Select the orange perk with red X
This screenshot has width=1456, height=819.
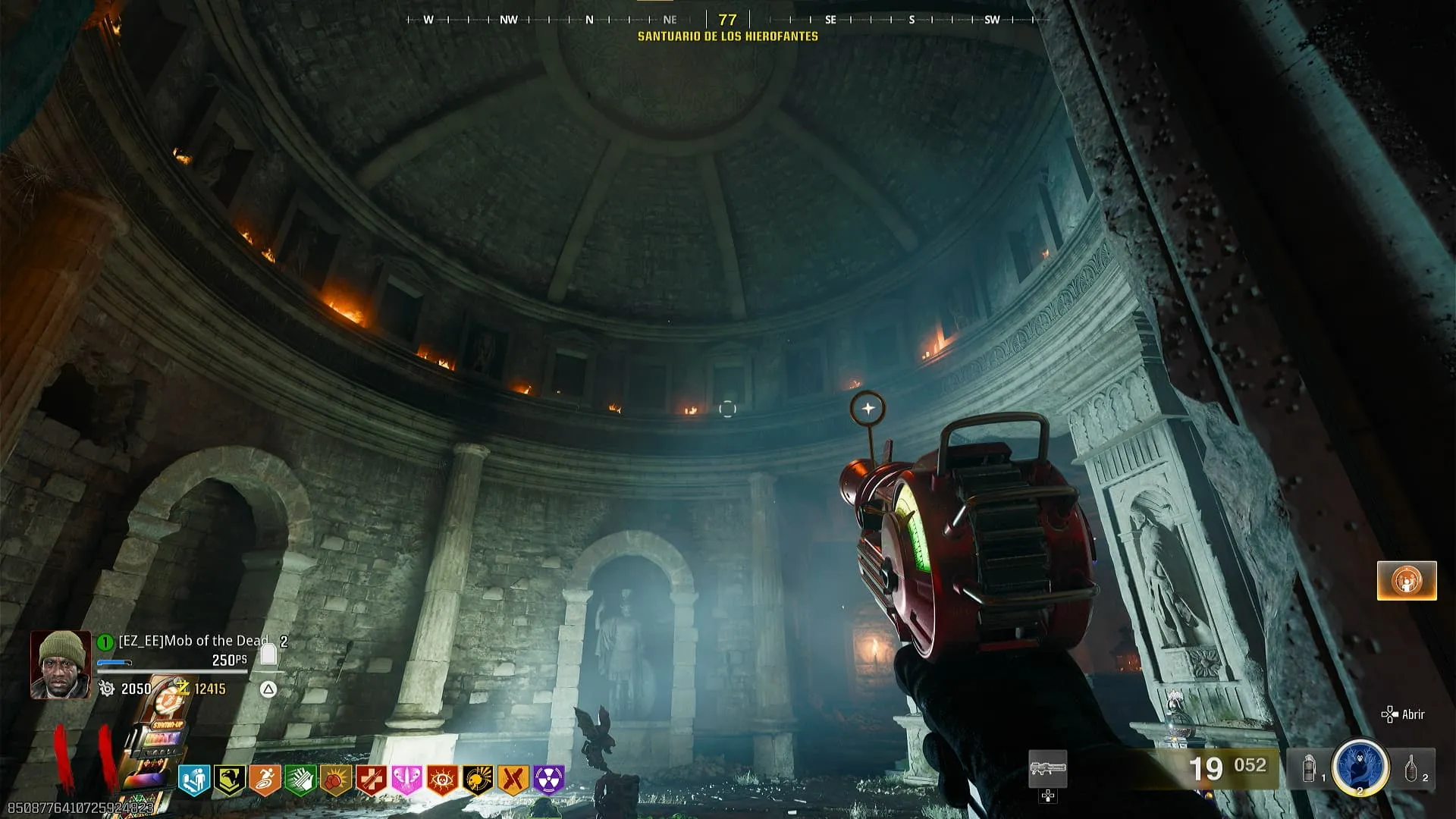513,780
